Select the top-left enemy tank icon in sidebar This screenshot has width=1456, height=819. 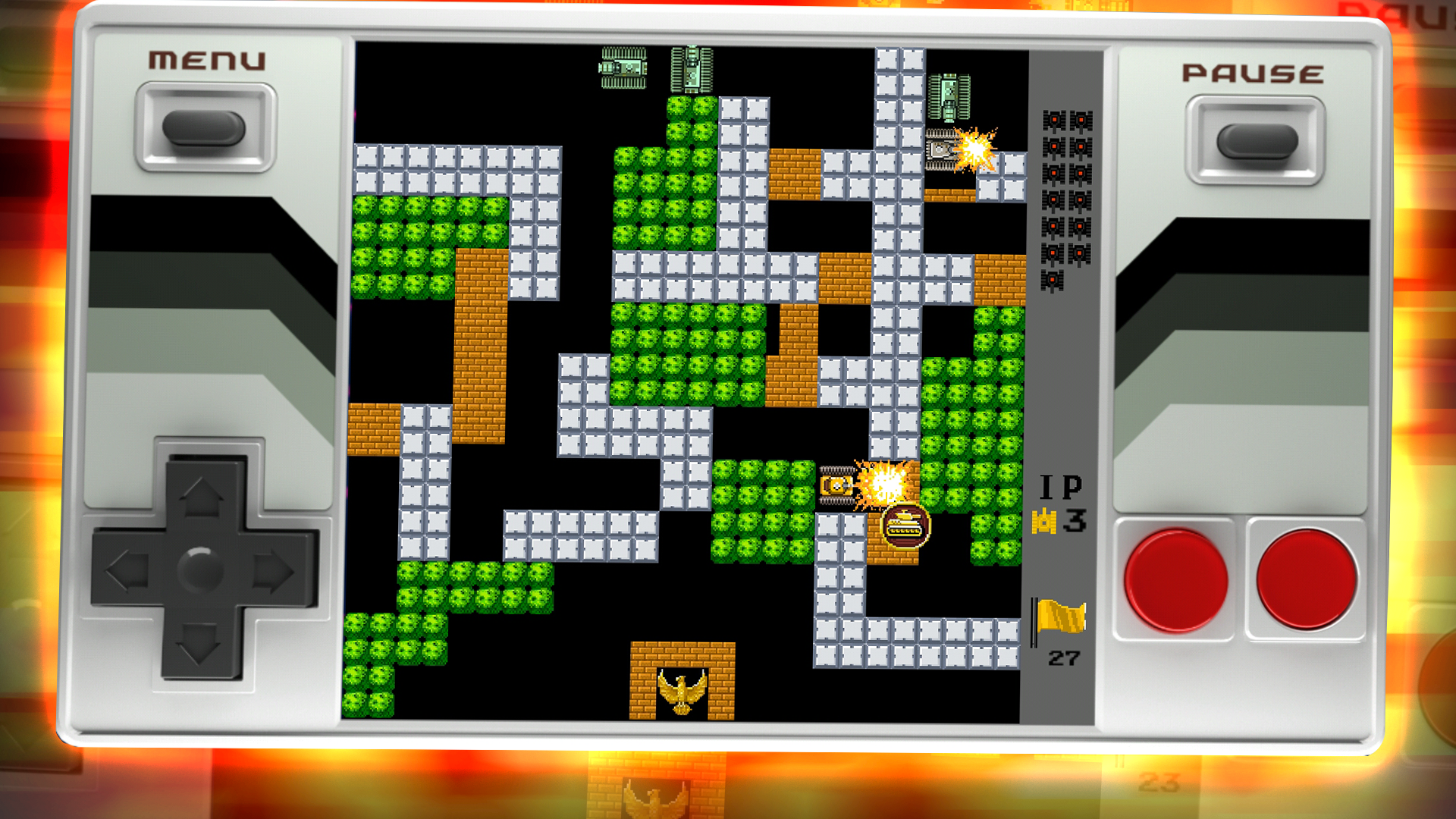pos(1053,120)
